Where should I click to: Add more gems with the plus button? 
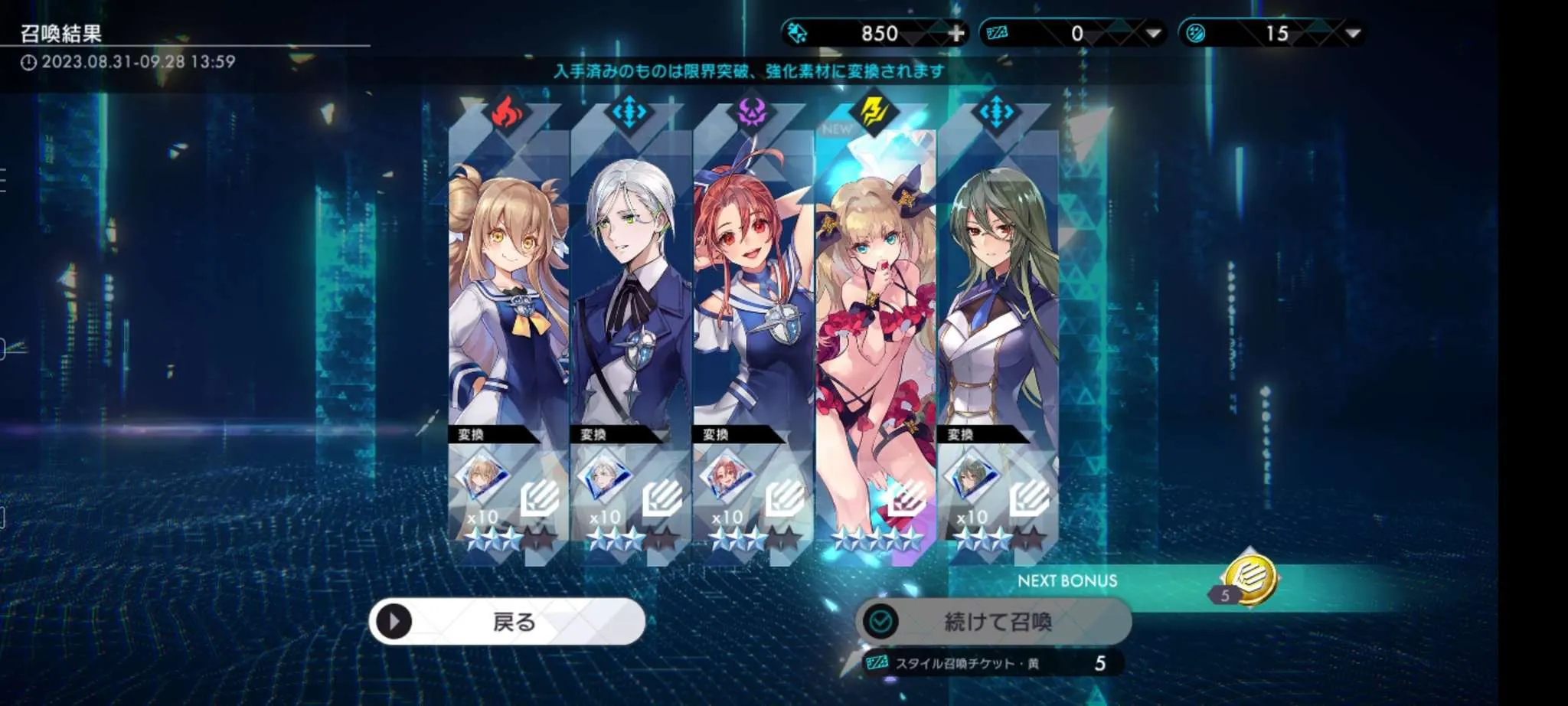tap(956, 34)
